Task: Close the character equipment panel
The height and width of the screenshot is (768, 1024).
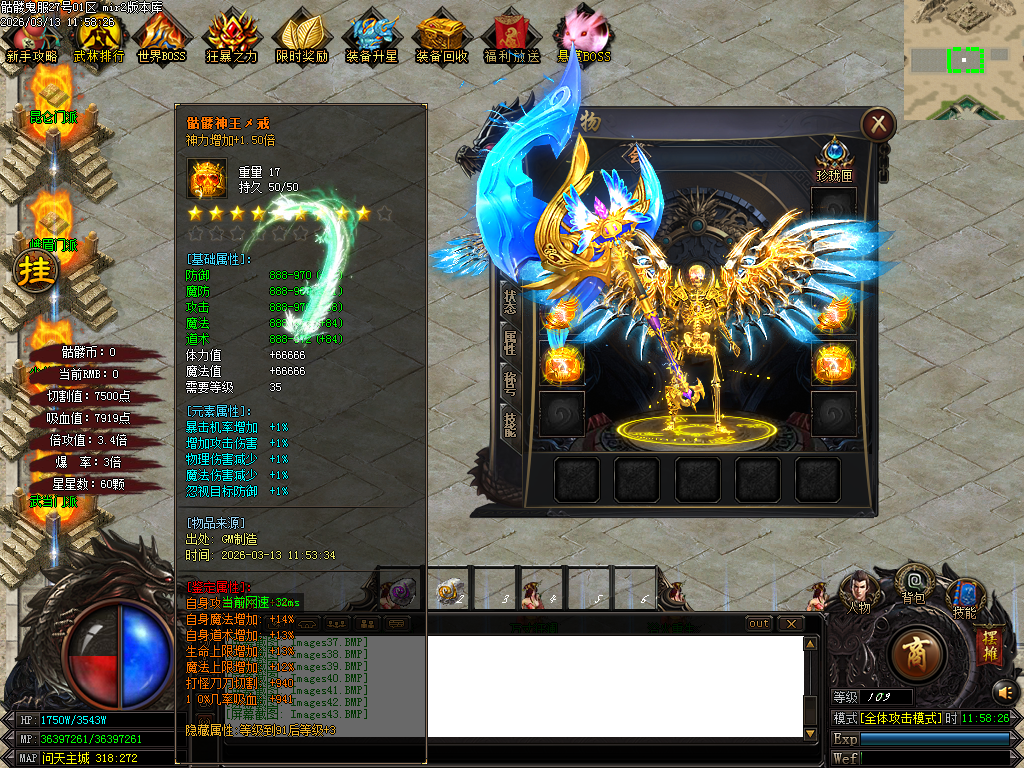Action: tap(878, 124)
